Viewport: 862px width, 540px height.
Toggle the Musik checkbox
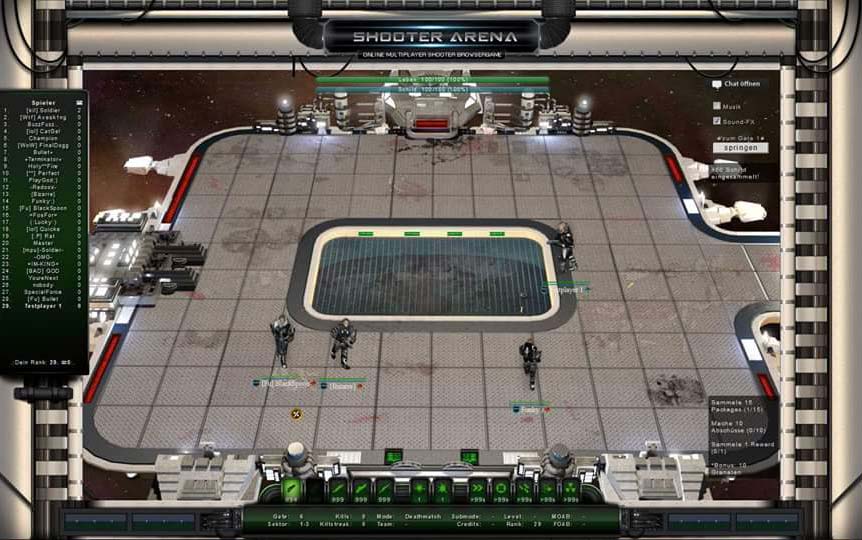coord(717,105)
